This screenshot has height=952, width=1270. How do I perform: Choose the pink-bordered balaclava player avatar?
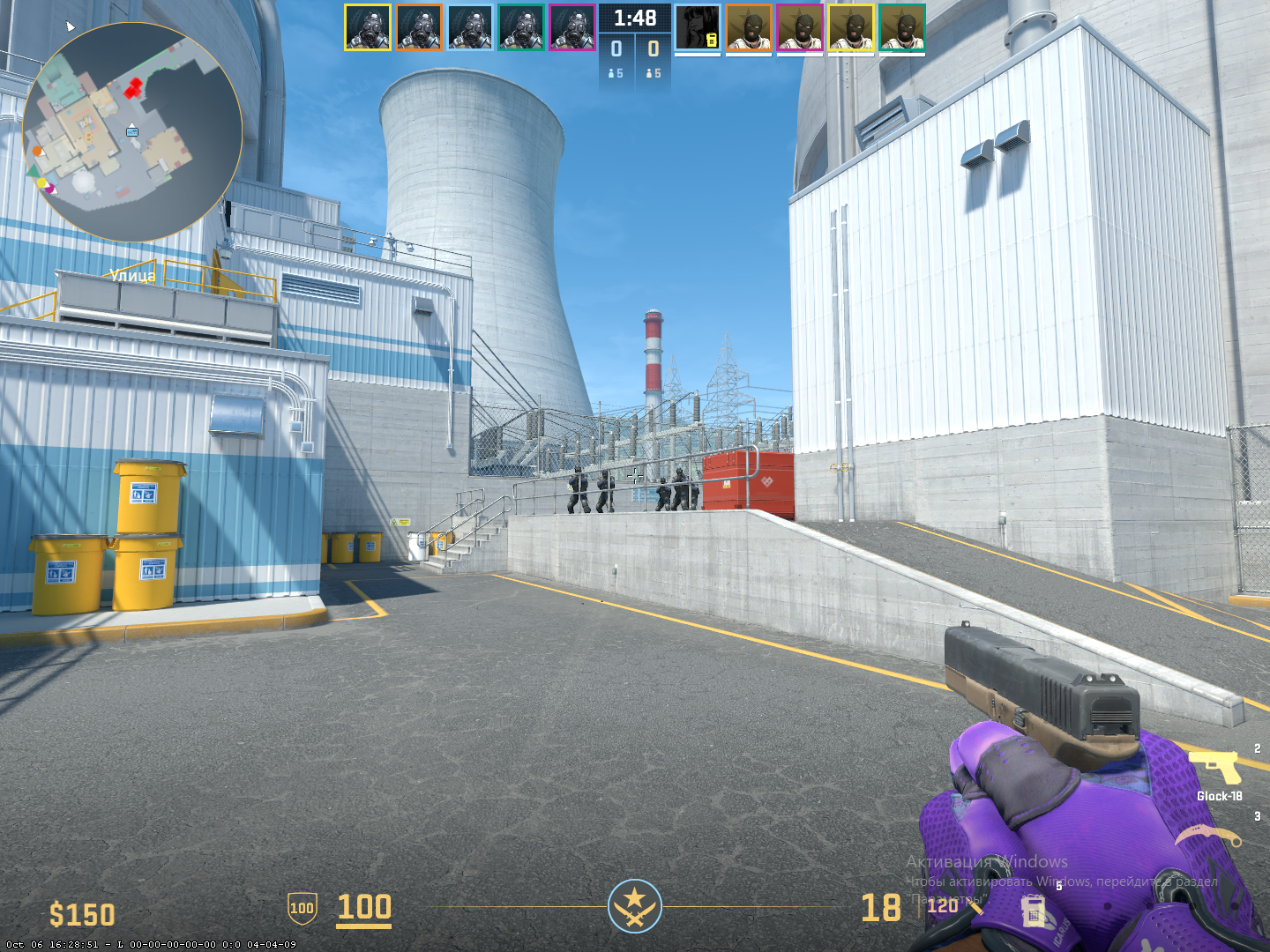[800, 27]
